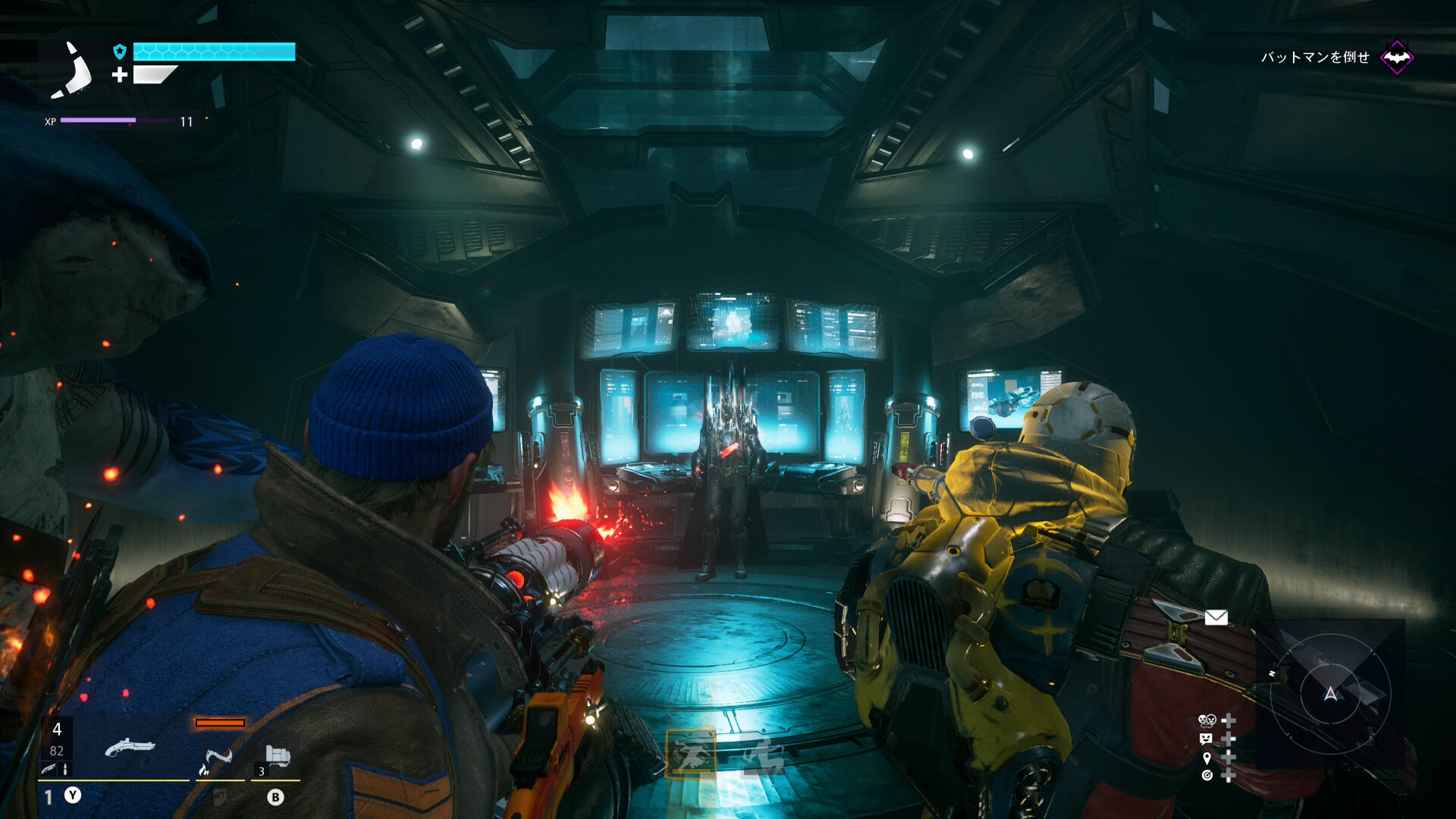The width and height of the screenshot is (1456, 819).
Task: Select the shotgun weapon icon
Action: pos(130,748)
